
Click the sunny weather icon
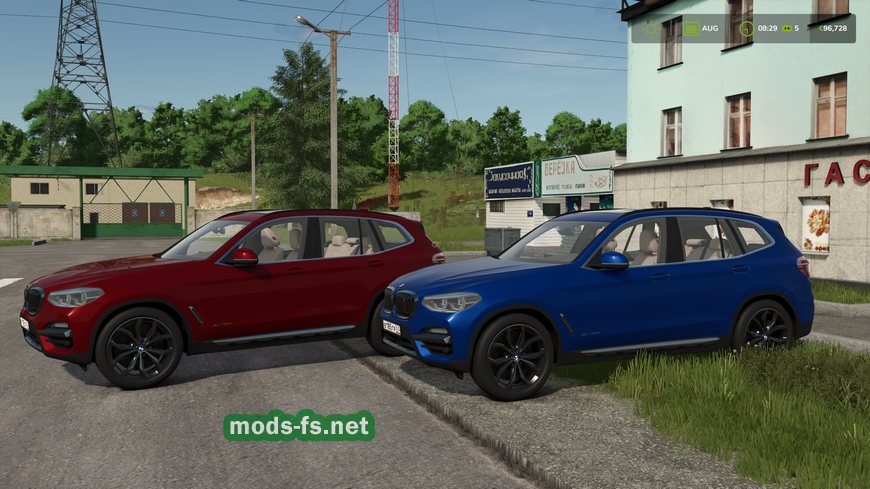650,28
